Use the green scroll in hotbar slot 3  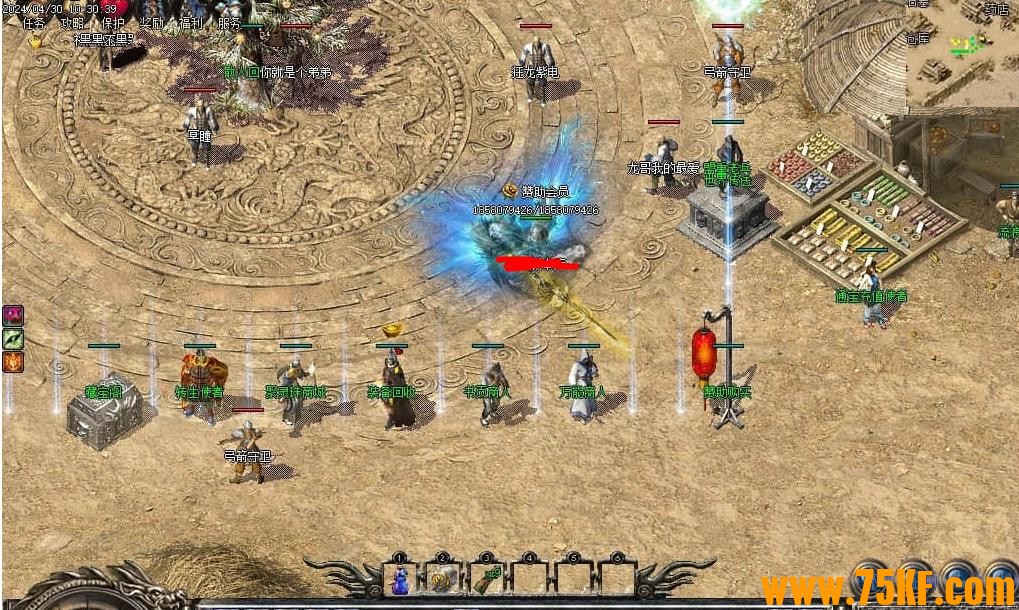pyautogui.click(x=486, y=579)
